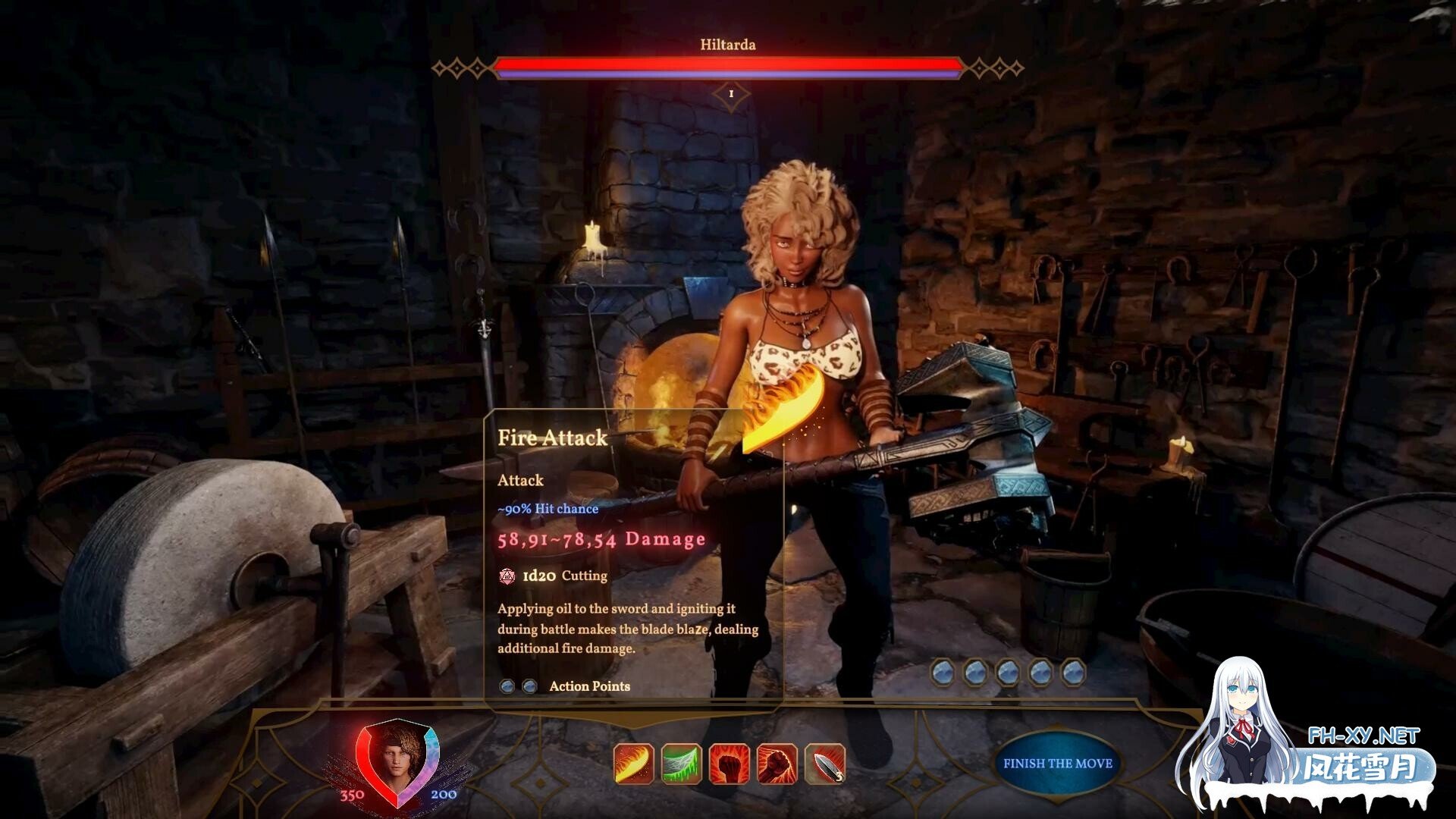Click the FINISH THE MOVE button
The image size is (1456, 819).
pos(1057,764)
